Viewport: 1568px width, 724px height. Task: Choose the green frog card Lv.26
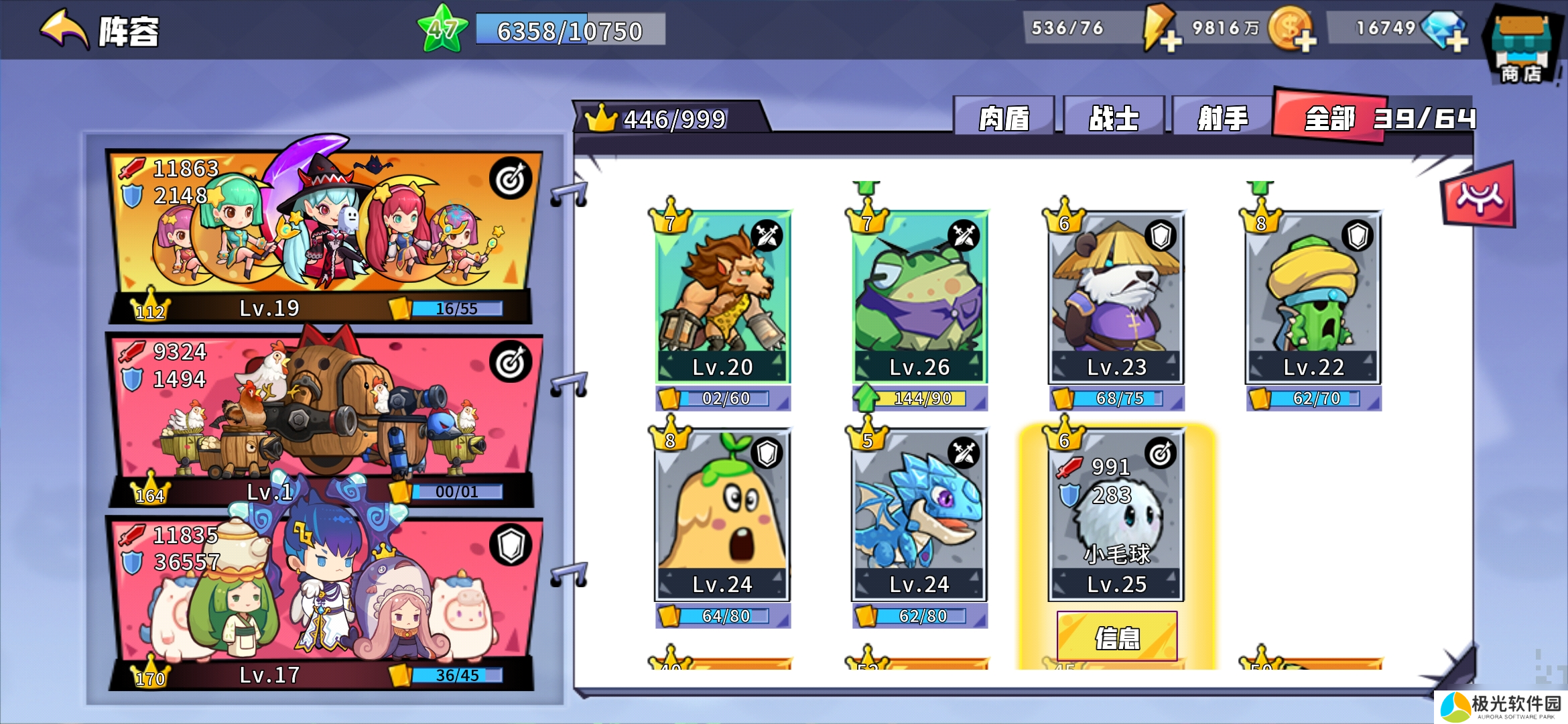click(x=919, y=296)
